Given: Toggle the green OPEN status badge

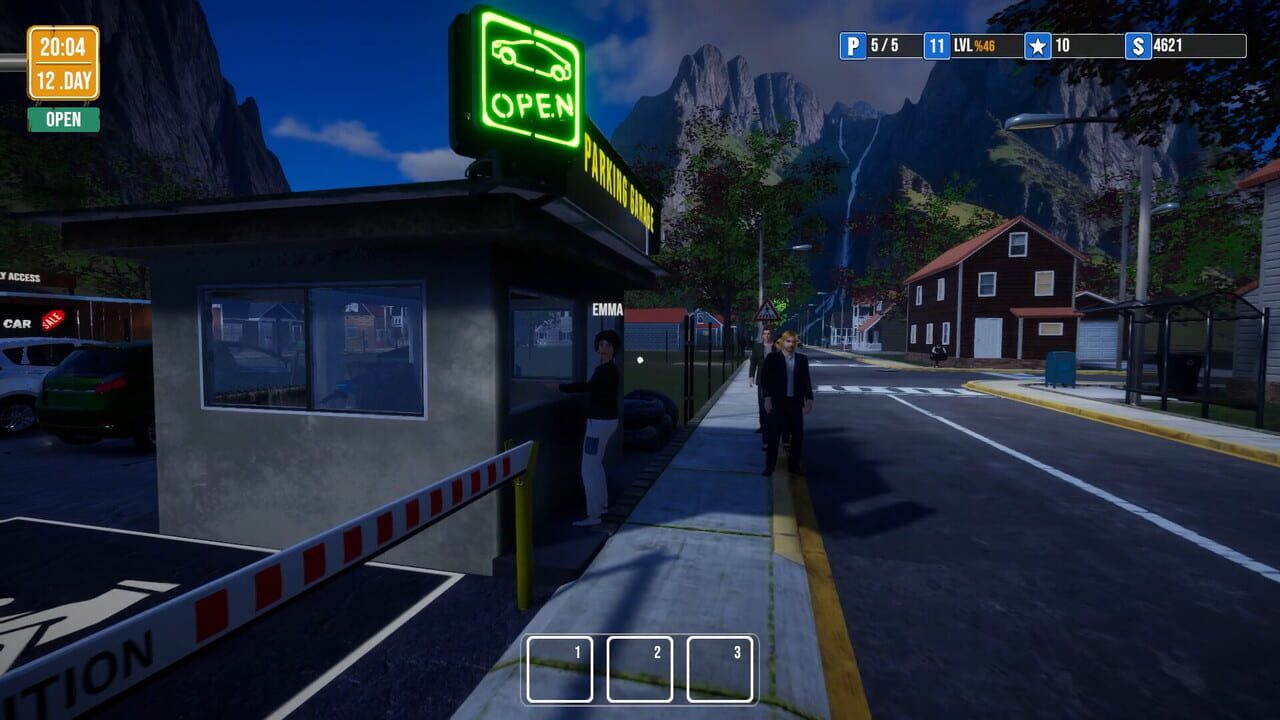Looking at the screenshot, I should pos(63,120).
